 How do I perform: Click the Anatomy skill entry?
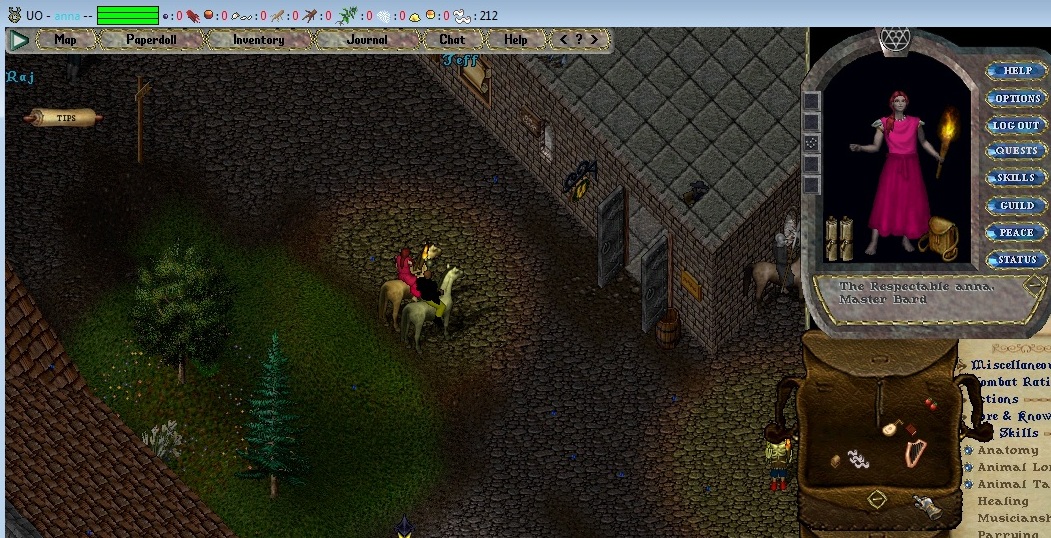click(x=1007, y=451)
